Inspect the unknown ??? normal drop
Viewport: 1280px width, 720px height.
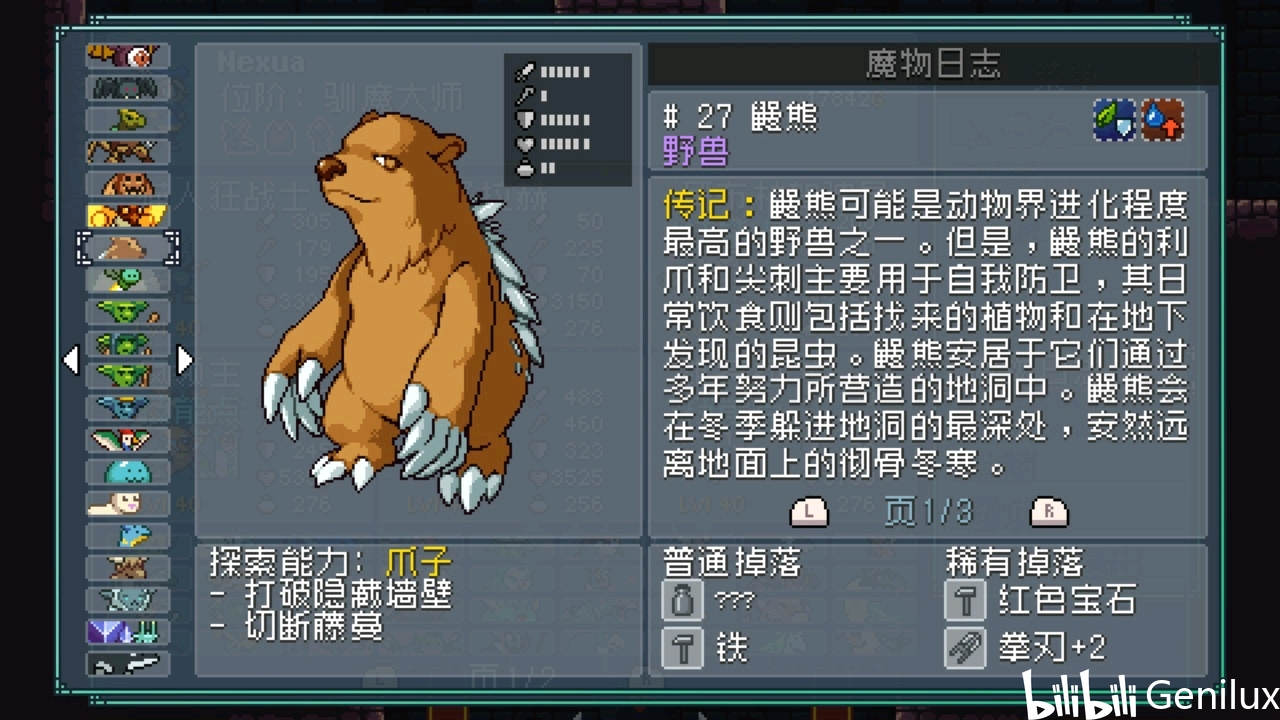click(683, 601)
